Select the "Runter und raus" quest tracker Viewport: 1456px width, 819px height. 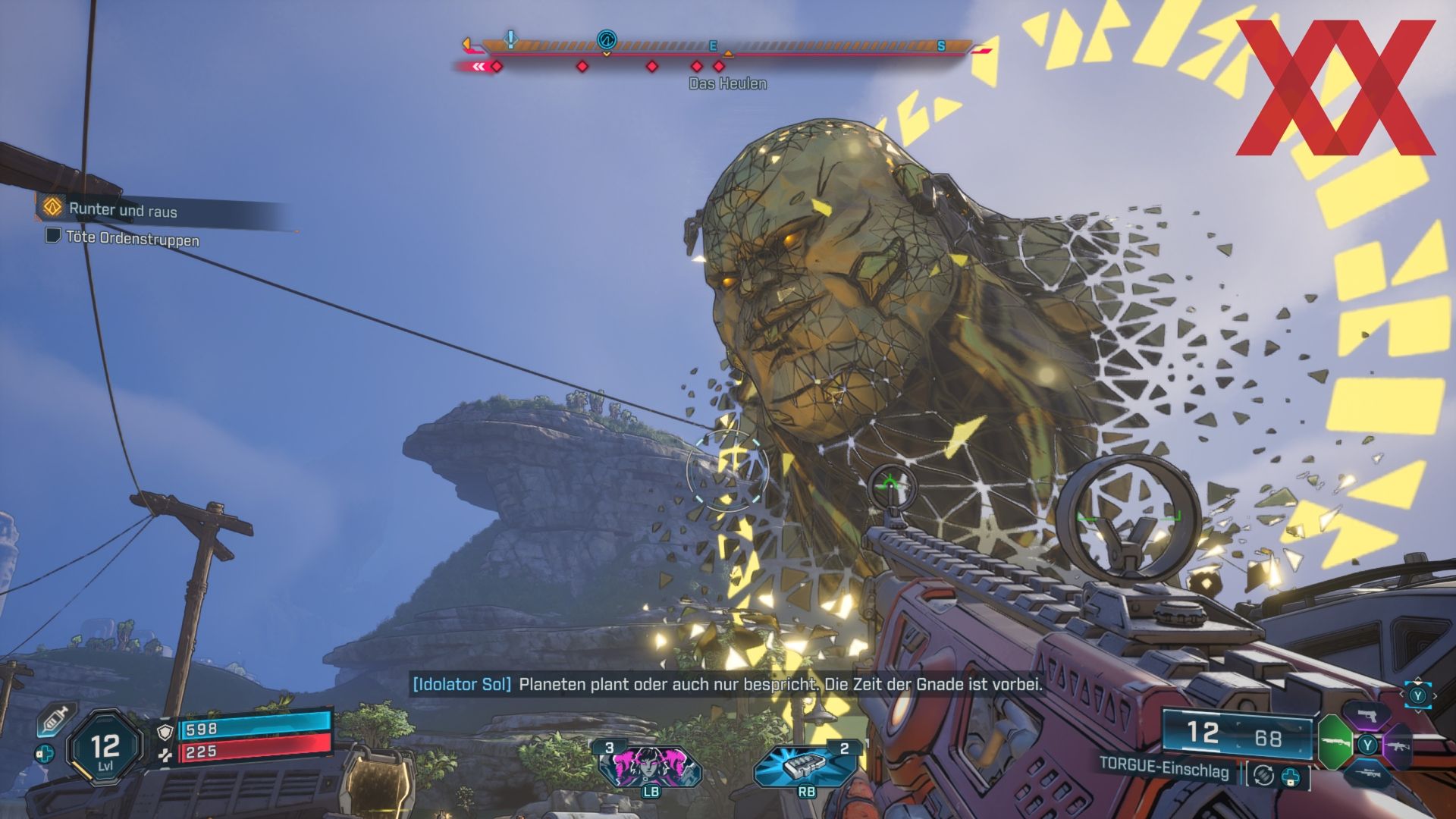tap(121, 209)
